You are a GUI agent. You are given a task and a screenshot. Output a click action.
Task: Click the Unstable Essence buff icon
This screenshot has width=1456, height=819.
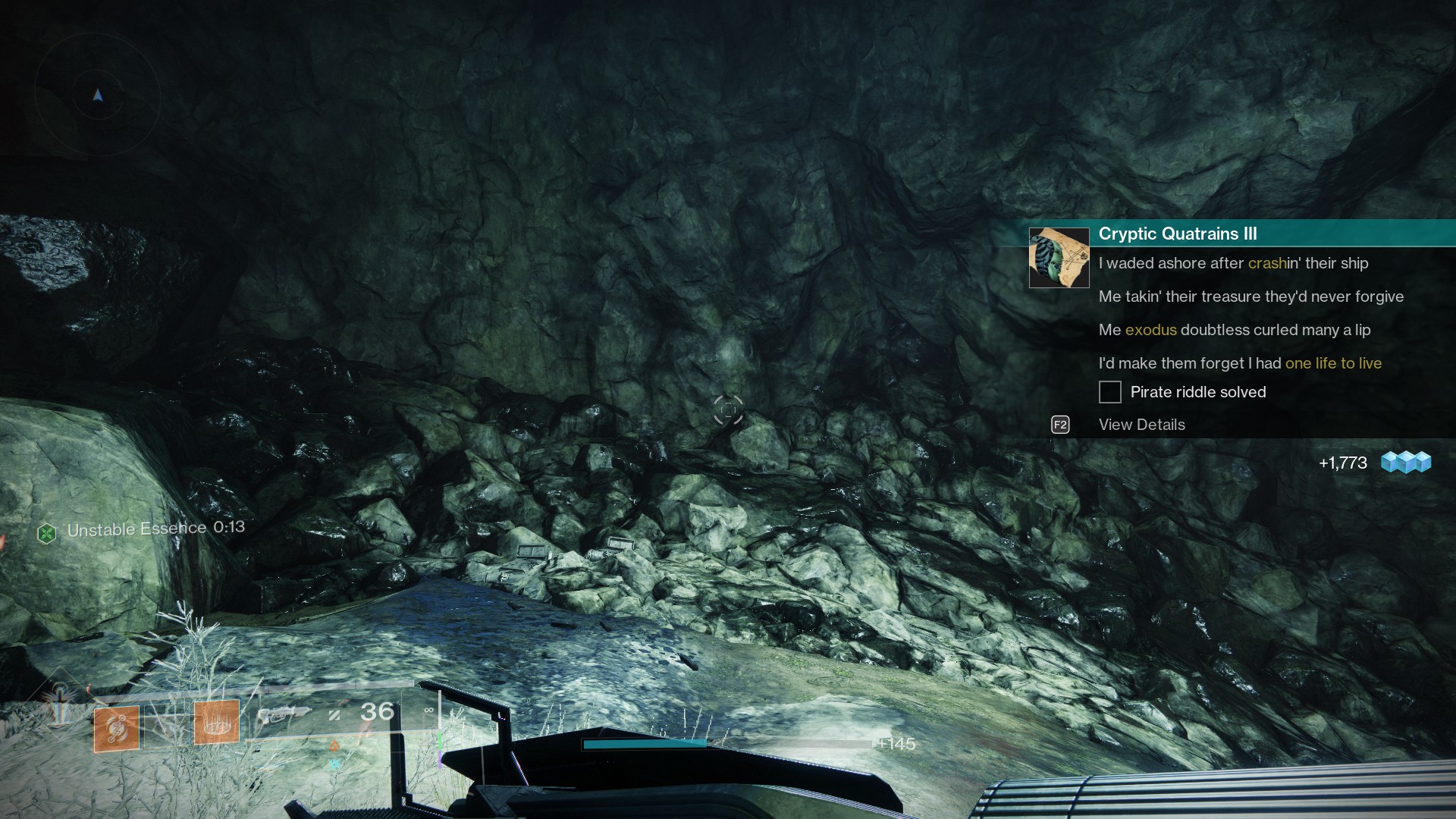click(47, 533)
